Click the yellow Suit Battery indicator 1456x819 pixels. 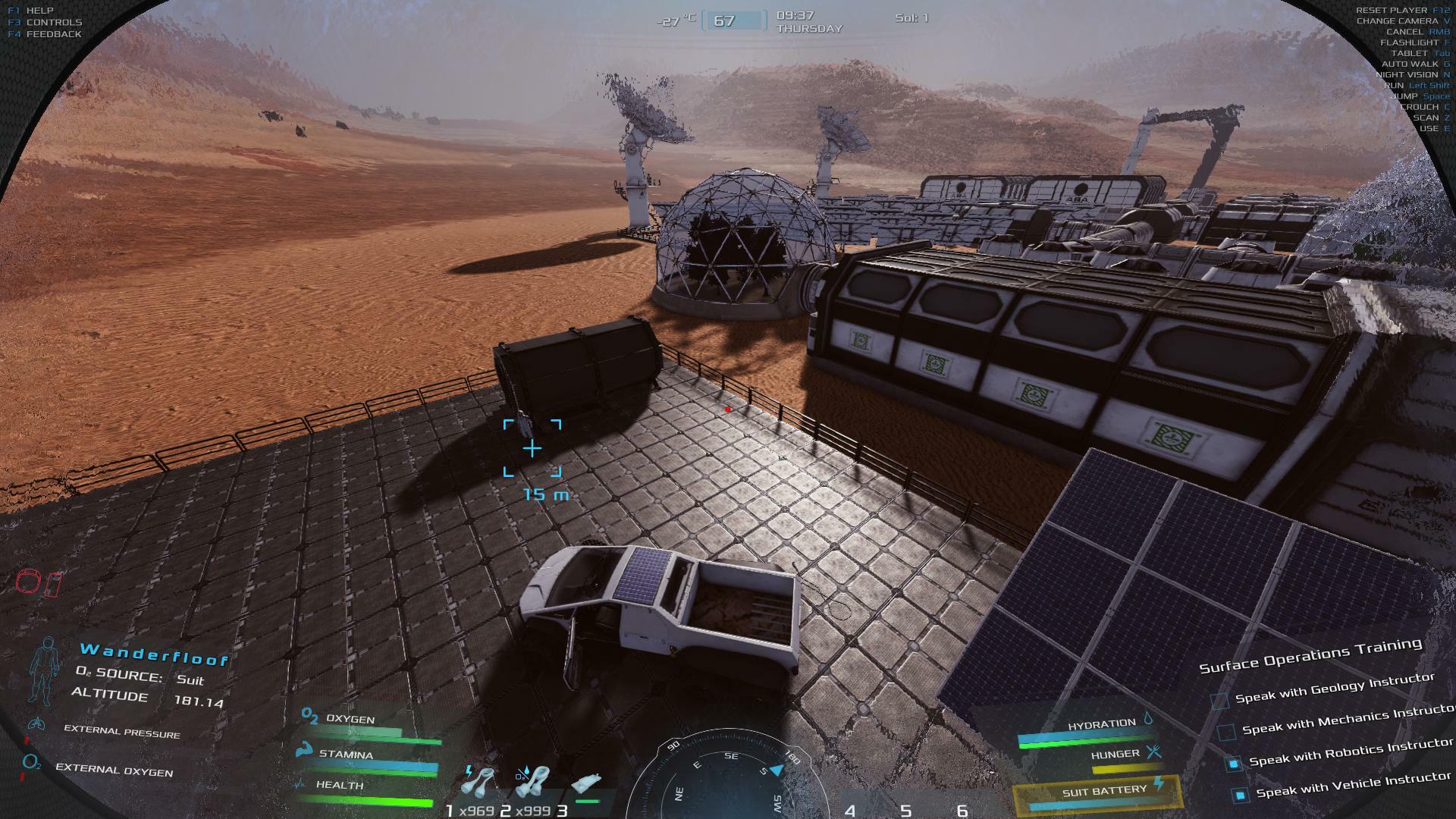[x=1097, y=792]
